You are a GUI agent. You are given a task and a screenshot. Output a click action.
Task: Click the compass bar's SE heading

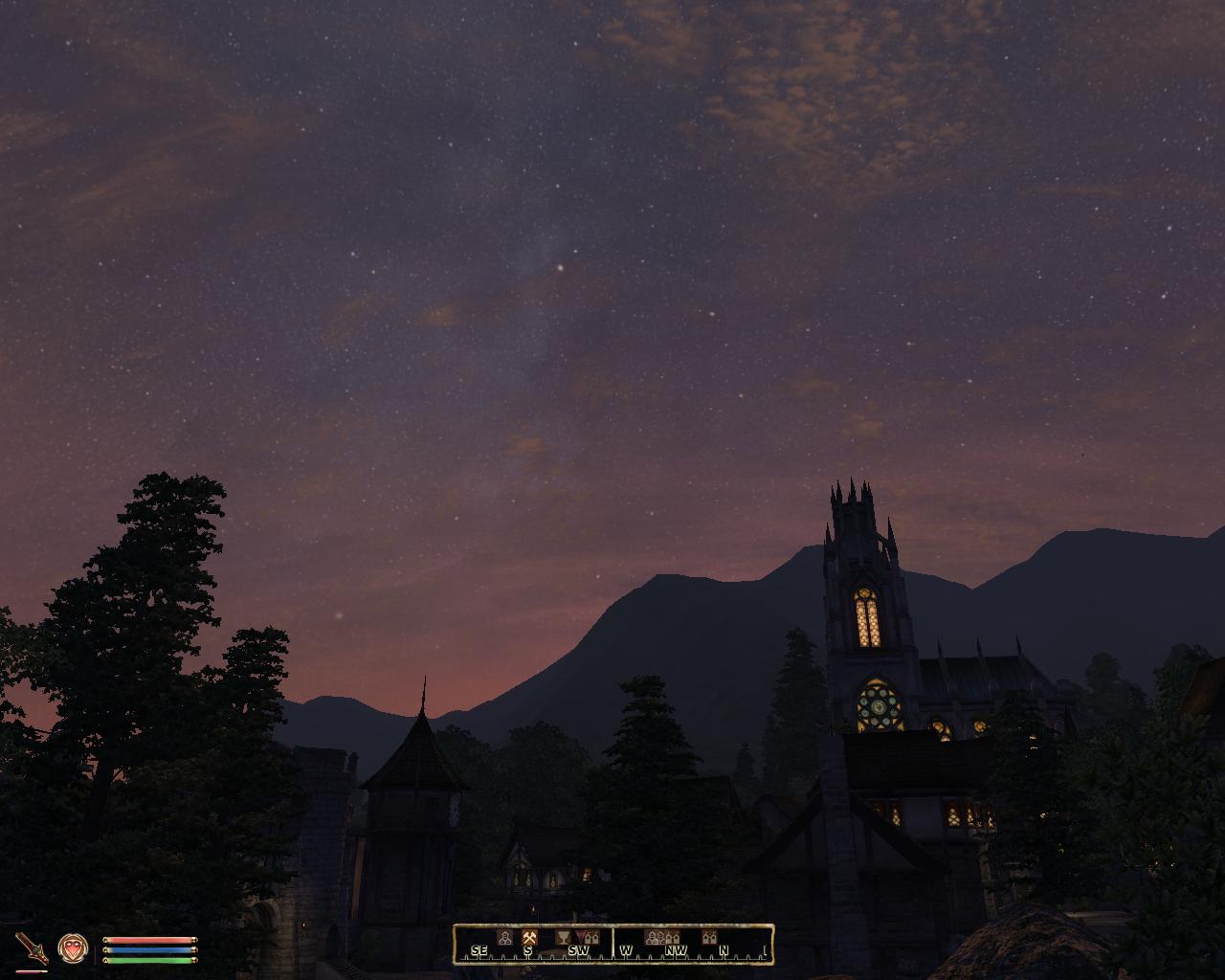tap(479, 950)
